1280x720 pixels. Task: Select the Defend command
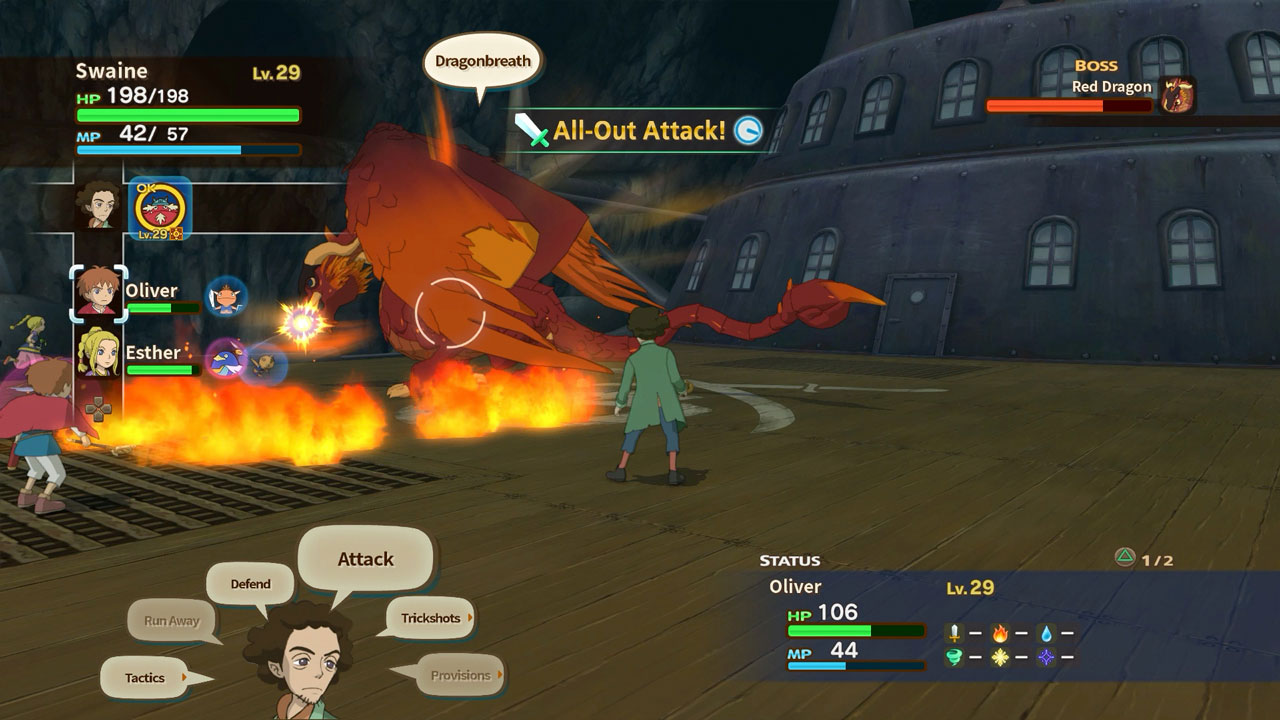250,584
